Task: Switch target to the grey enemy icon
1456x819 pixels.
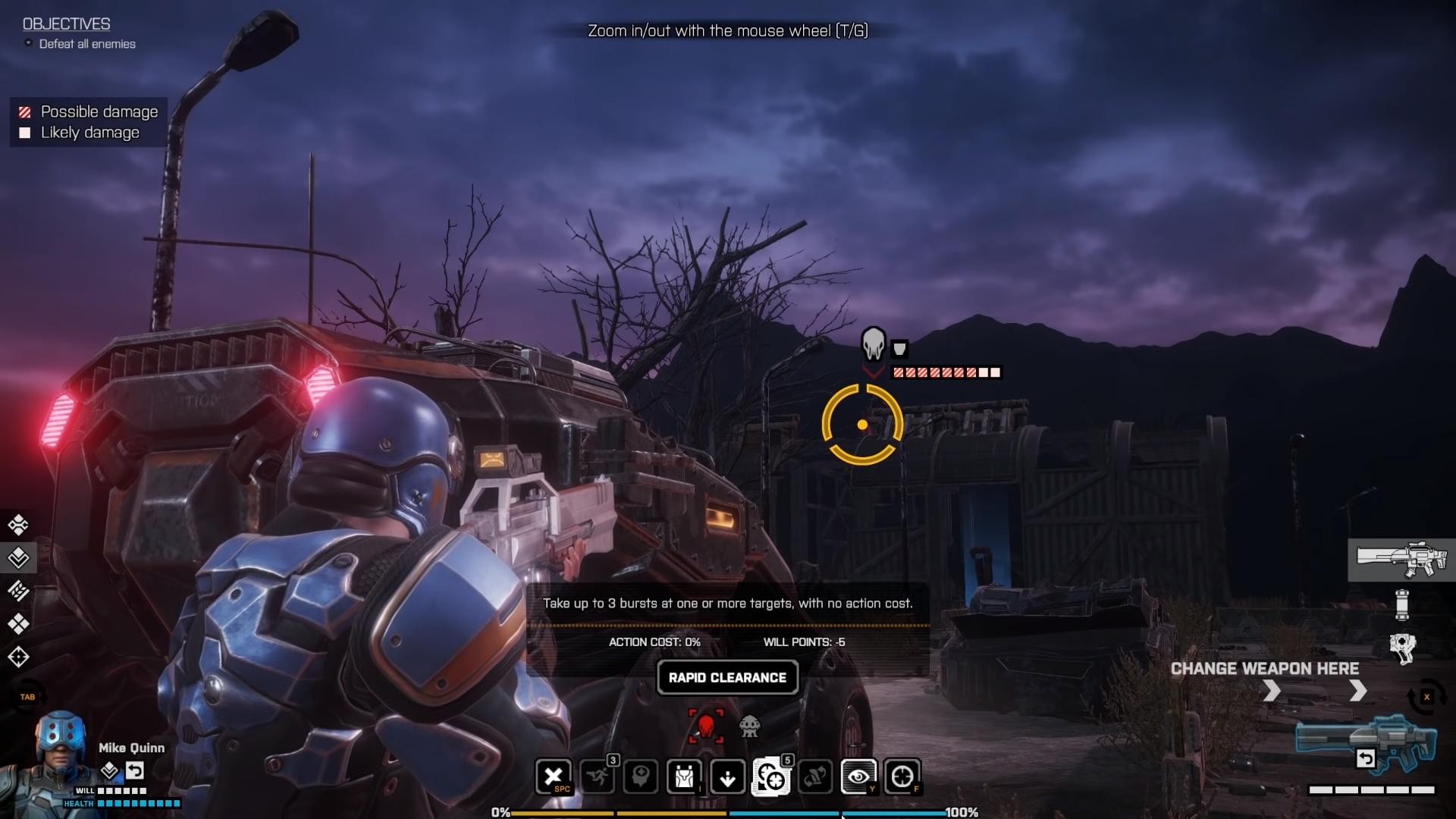Action: (x=749, y=726)
